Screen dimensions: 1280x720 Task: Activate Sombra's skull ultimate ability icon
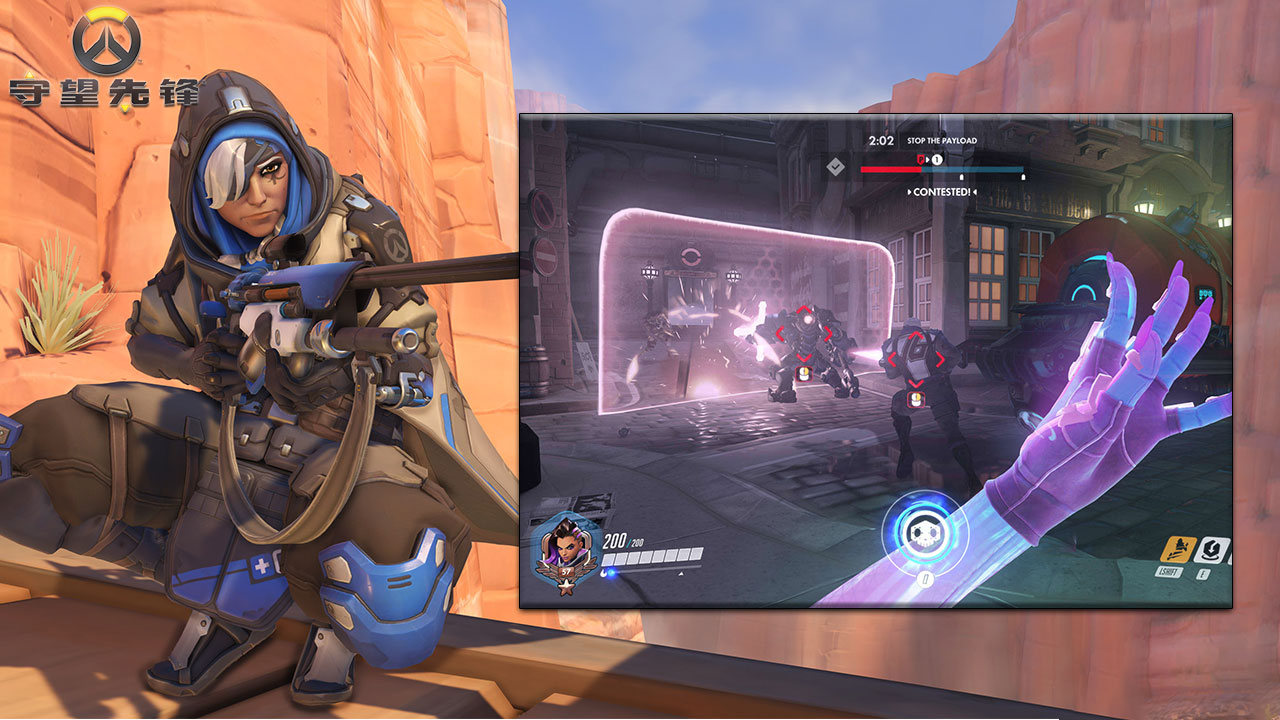click(918, 532)
